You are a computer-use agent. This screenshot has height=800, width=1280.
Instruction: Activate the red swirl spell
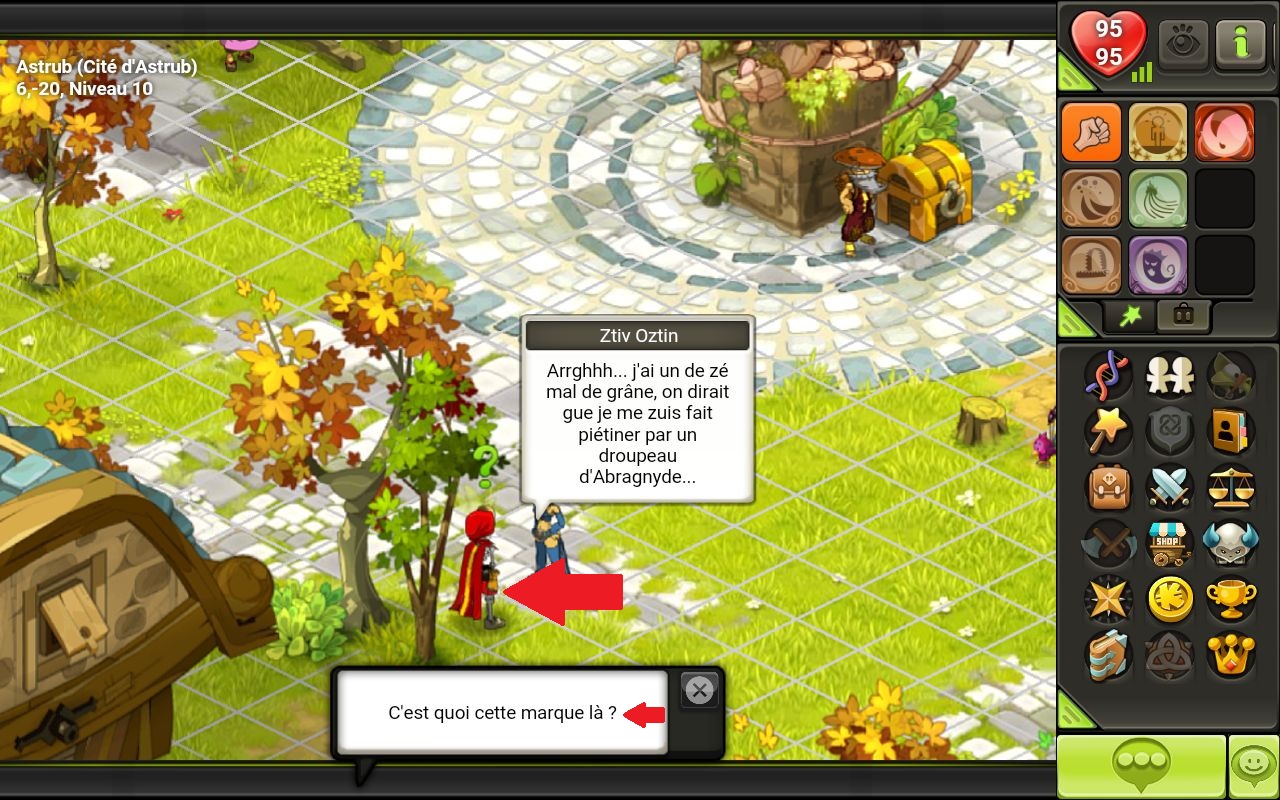pos(1224,132)
